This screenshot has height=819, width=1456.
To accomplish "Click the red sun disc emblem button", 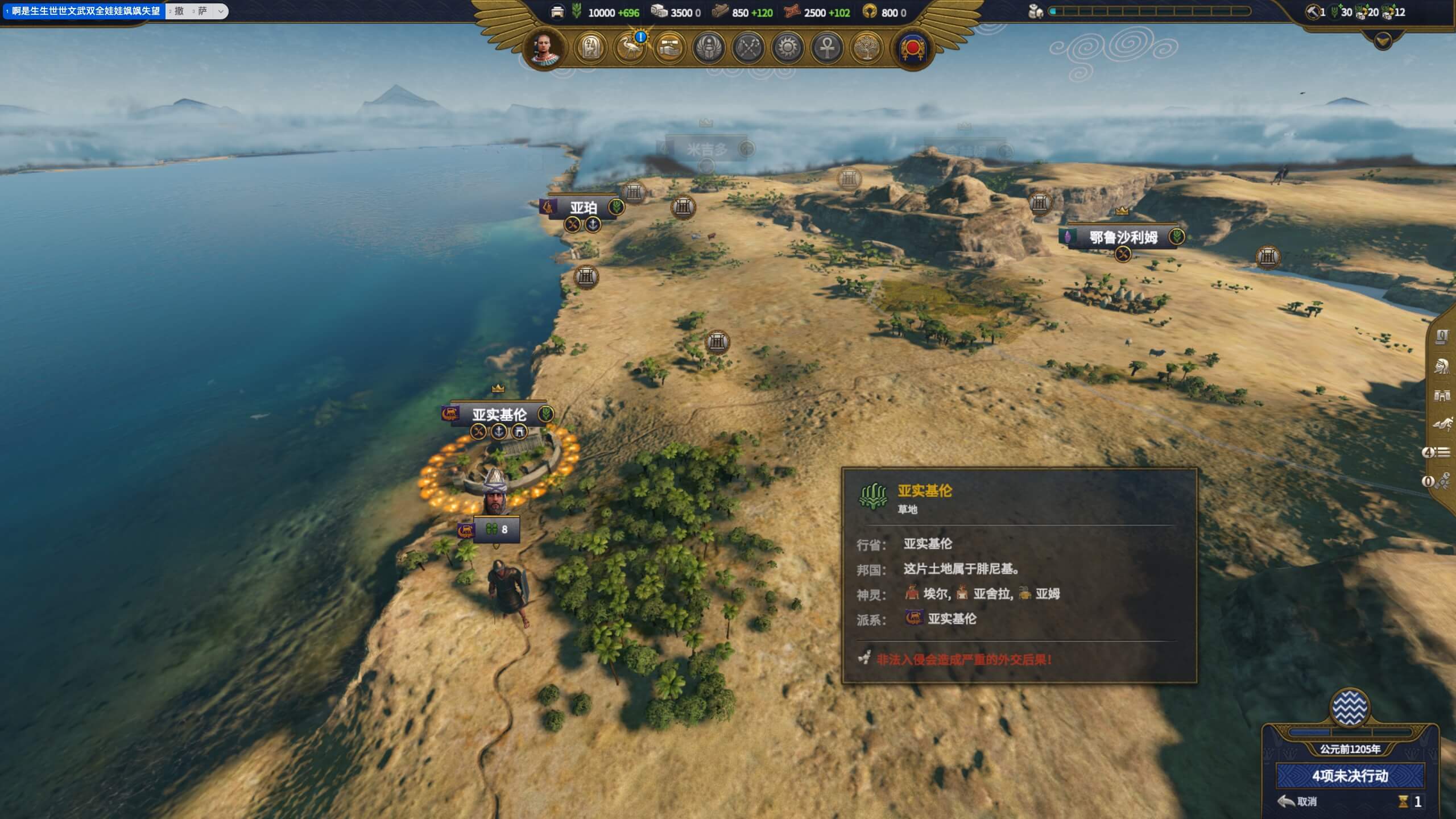I will point(913,48).
